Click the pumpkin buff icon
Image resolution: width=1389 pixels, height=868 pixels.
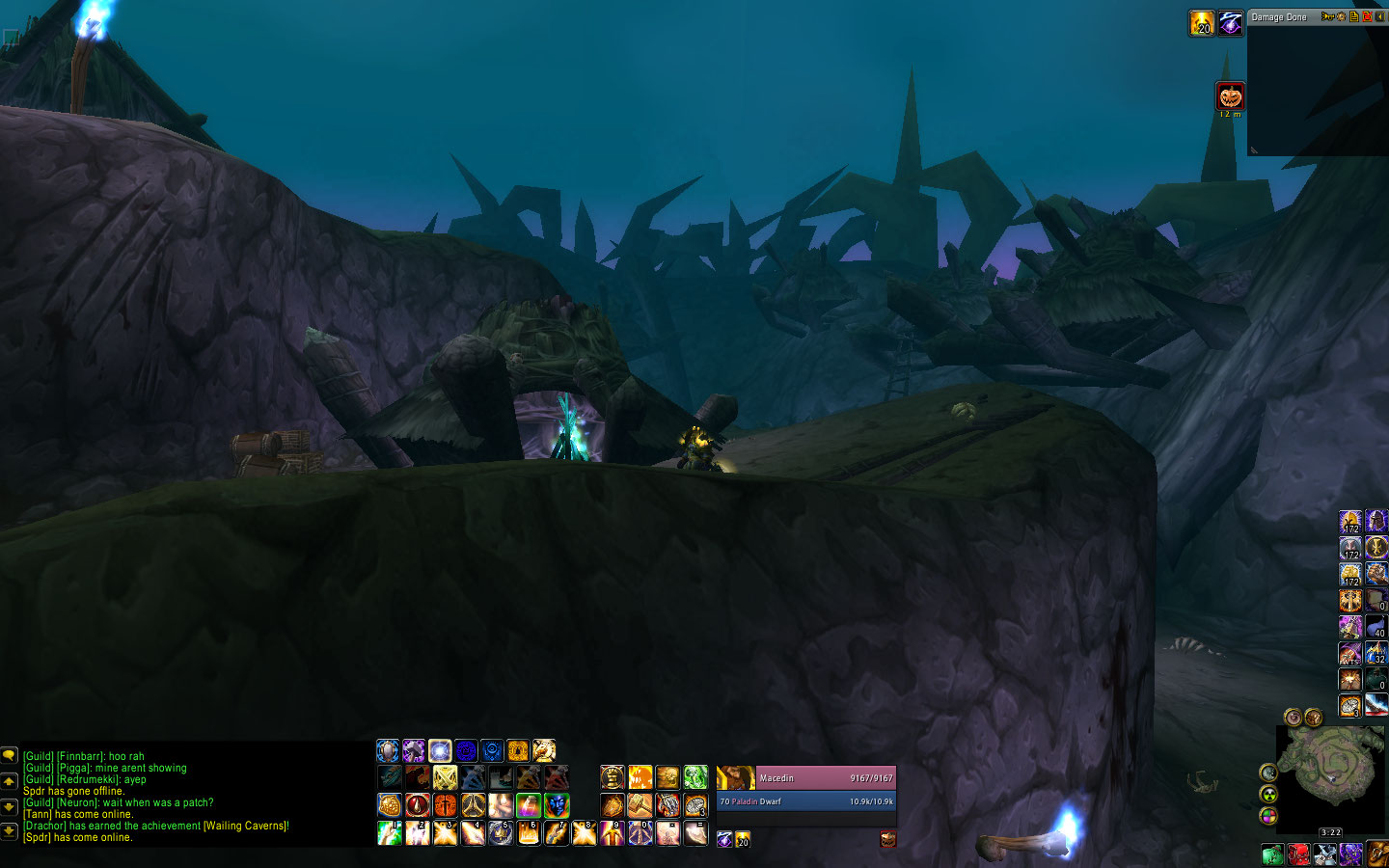point(1230,96)
